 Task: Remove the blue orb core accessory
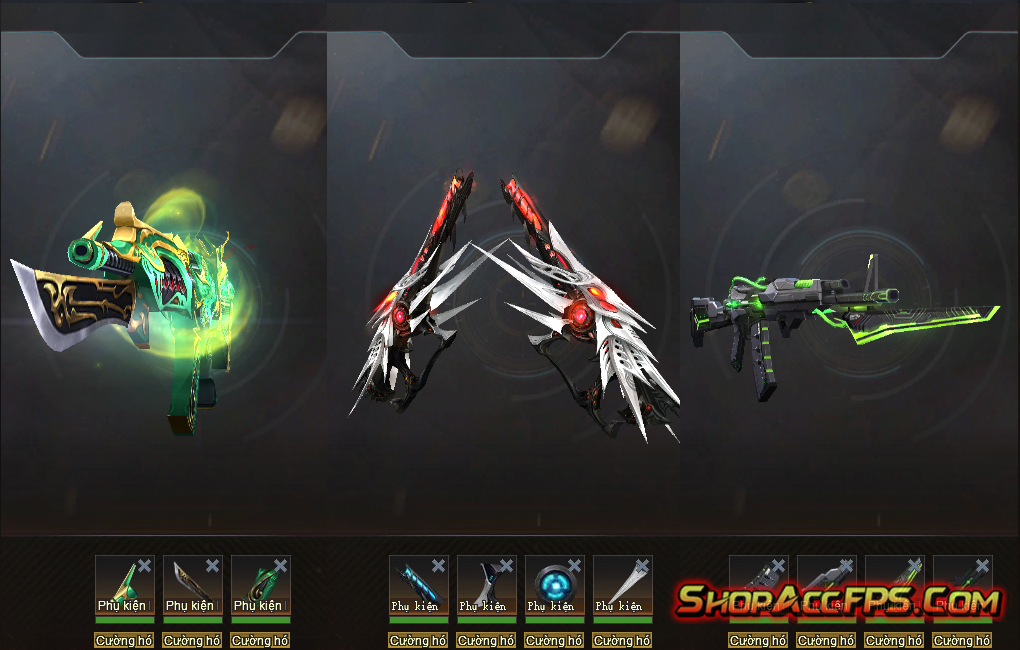pos(575,566)
